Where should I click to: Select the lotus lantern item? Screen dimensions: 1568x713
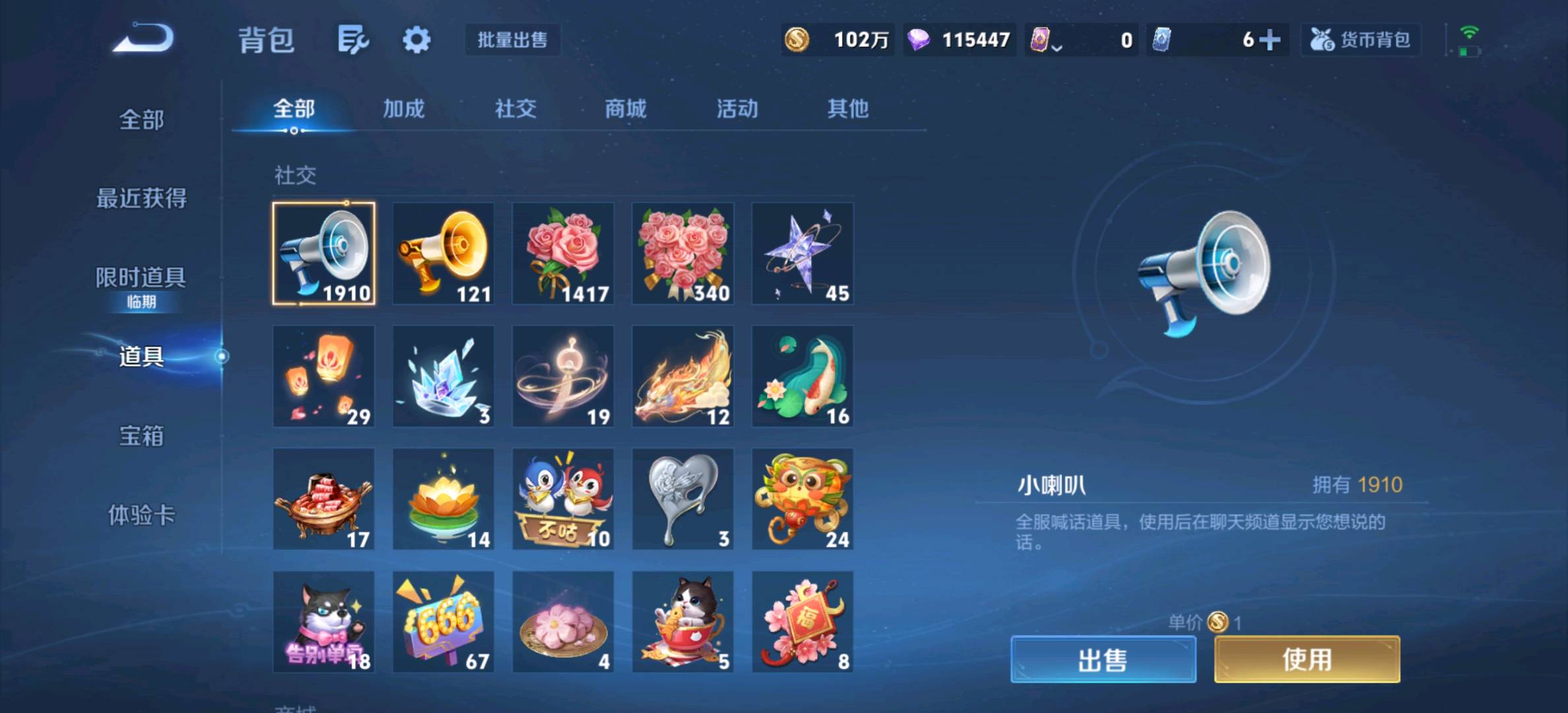click(x=443, y=498)
